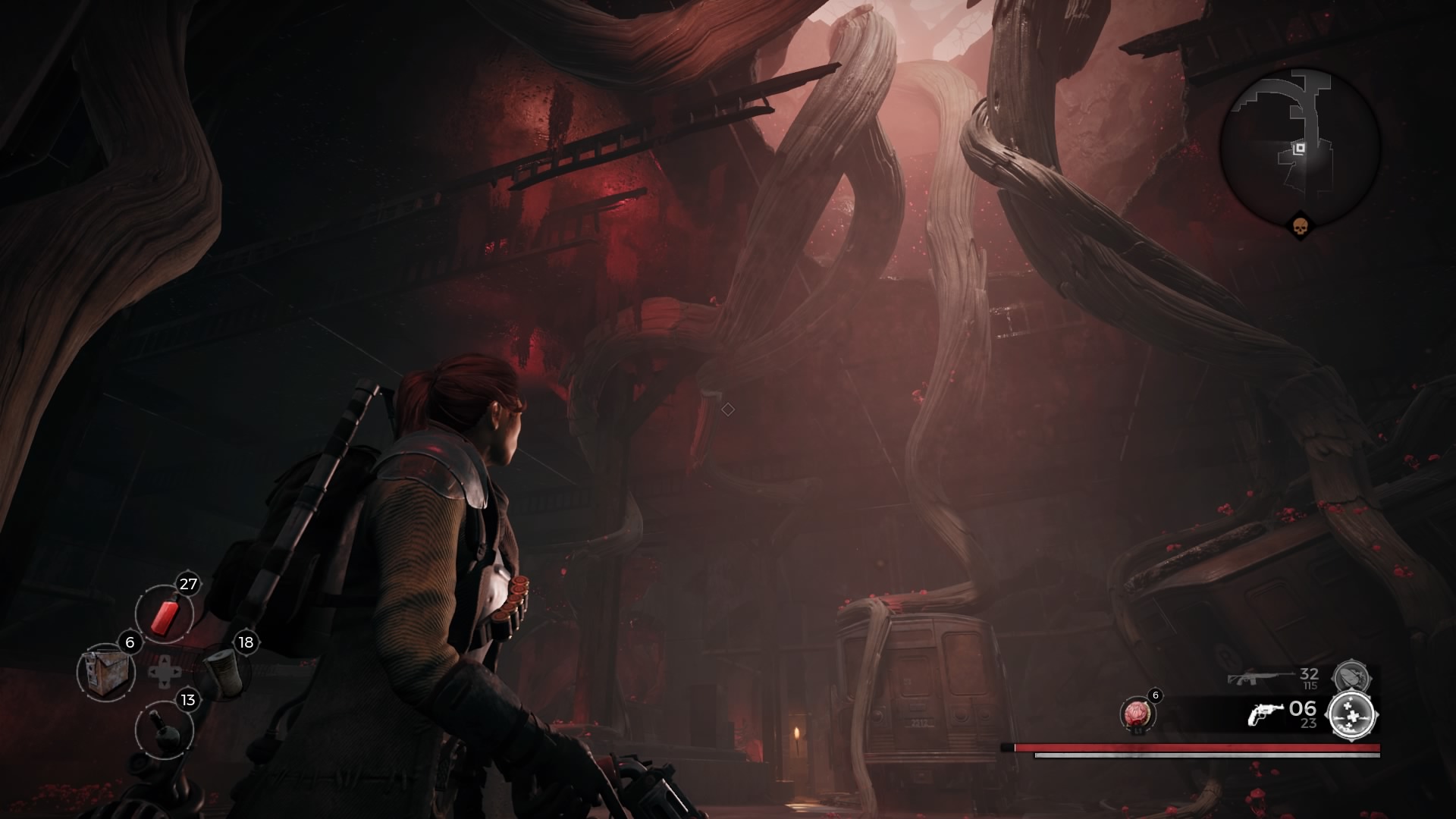The image size is (1456, 819).
Task: Click the skull marker under the minimap
Action: [x=1300, y=225]
